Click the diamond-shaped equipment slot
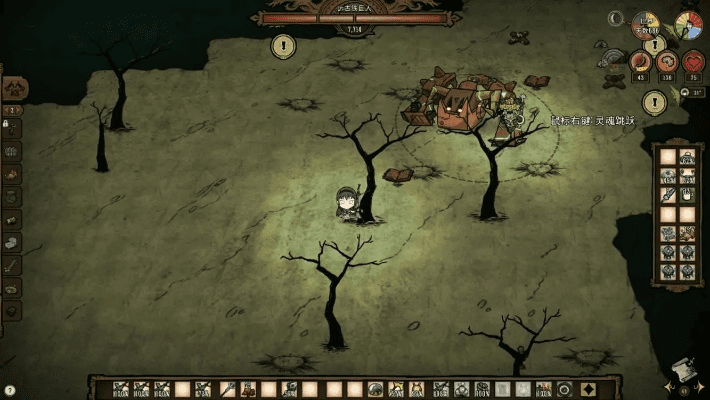Screen dimensions: 710x400 pos(588,389)
